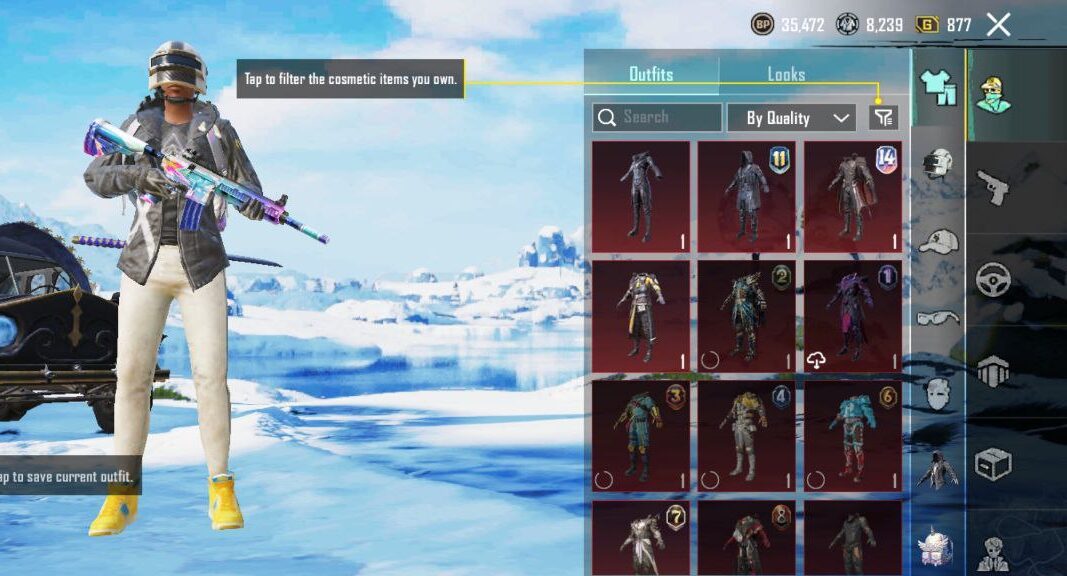Show weapon skins with the pistol icon
This screenshot has width=1067, height=576.
tap(993, 187)
